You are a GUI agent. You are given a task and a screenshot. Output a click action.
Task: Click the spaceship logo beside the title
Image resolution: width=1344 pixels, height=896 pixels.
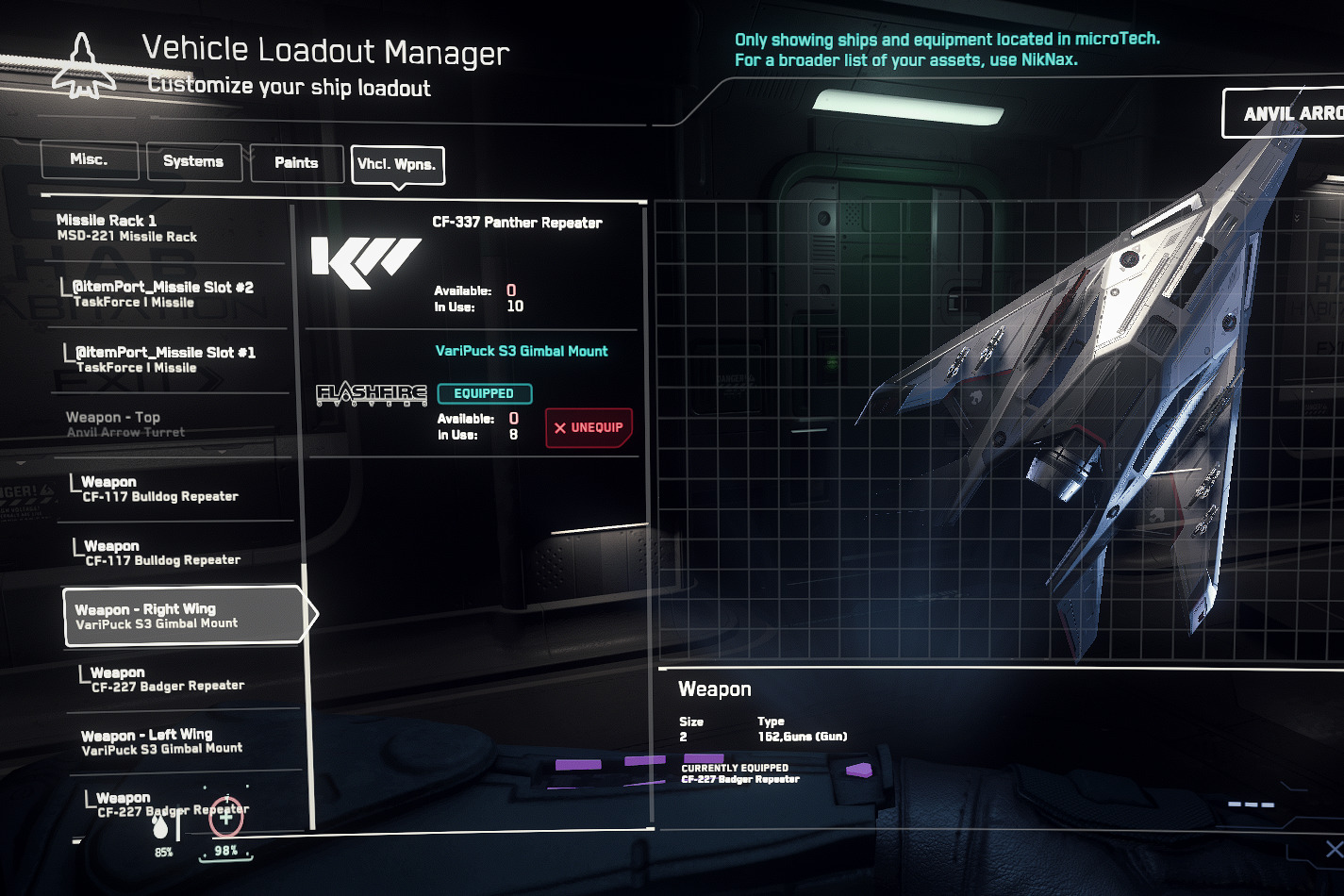coord(83,64)
